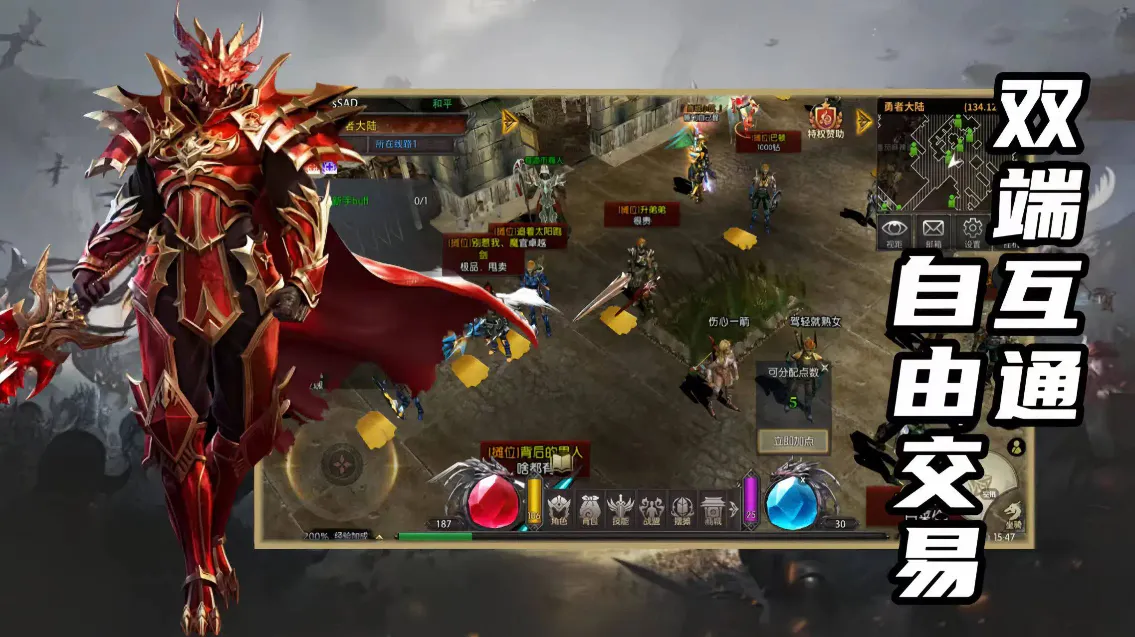Toggle the 视距 view distance button
The image size is (1135, 637).
[x=895, y=229]
